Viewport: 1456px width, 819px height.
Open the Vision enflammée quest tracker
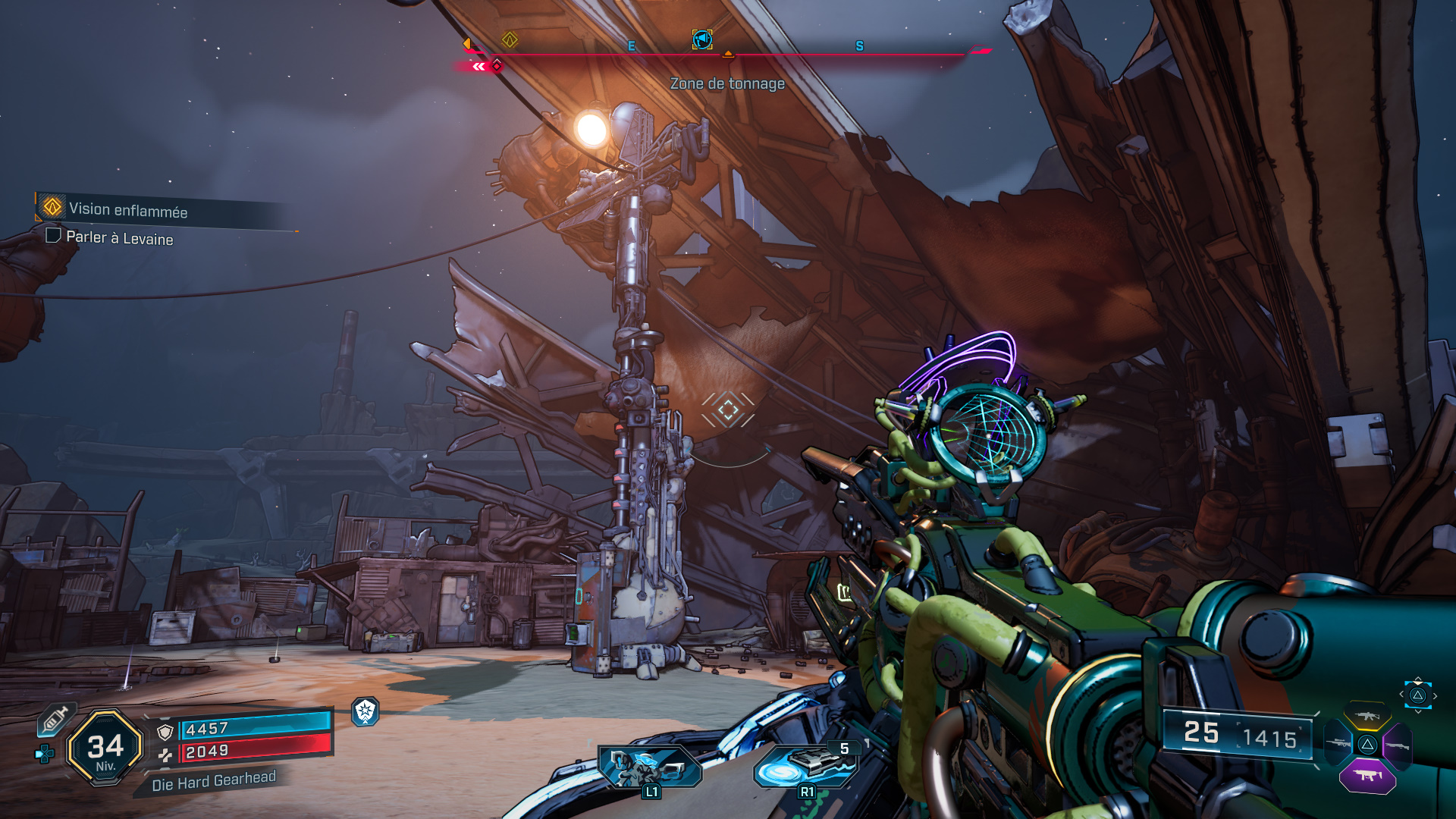(x=127, y=209)
